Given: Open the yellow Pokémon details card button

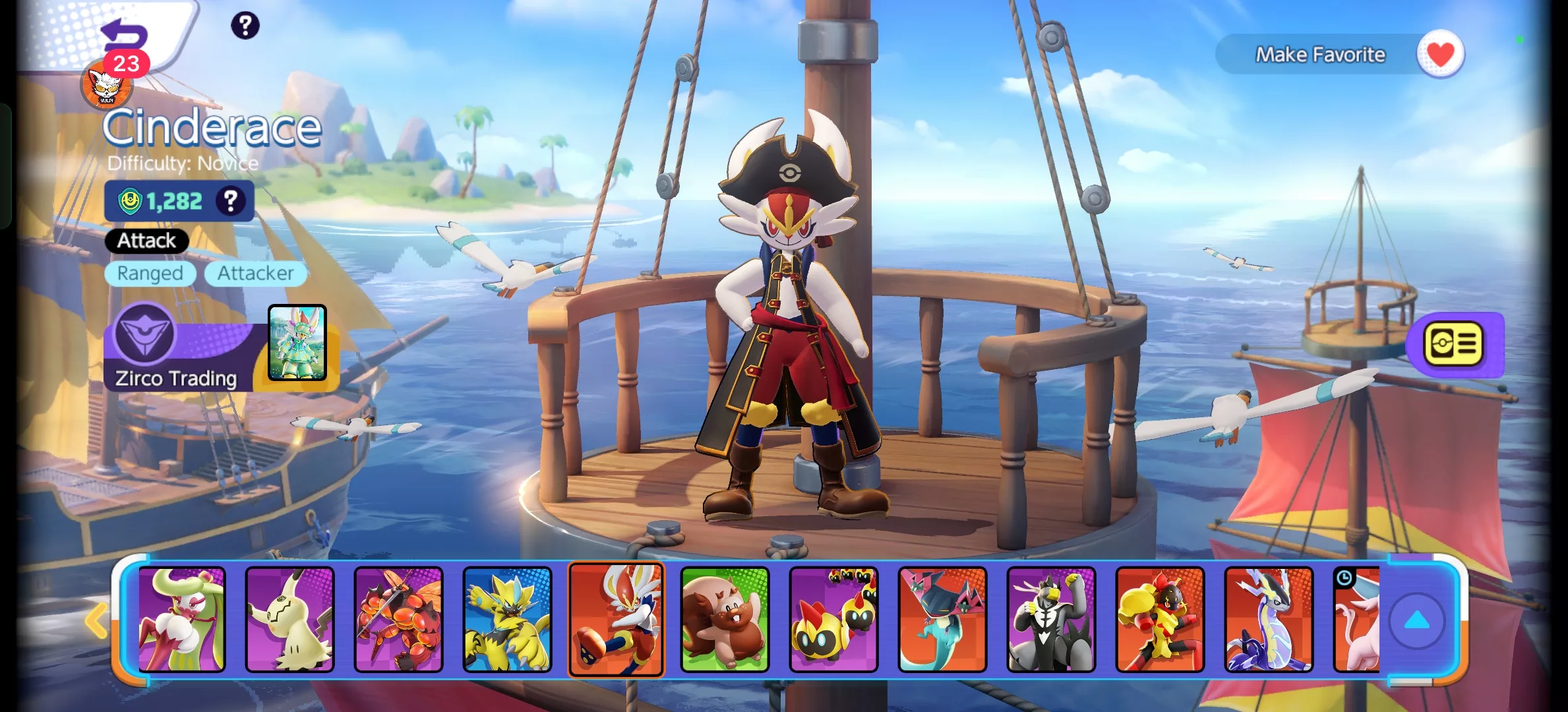Looking at the screenshot, I should click(x=1454, y=344).
